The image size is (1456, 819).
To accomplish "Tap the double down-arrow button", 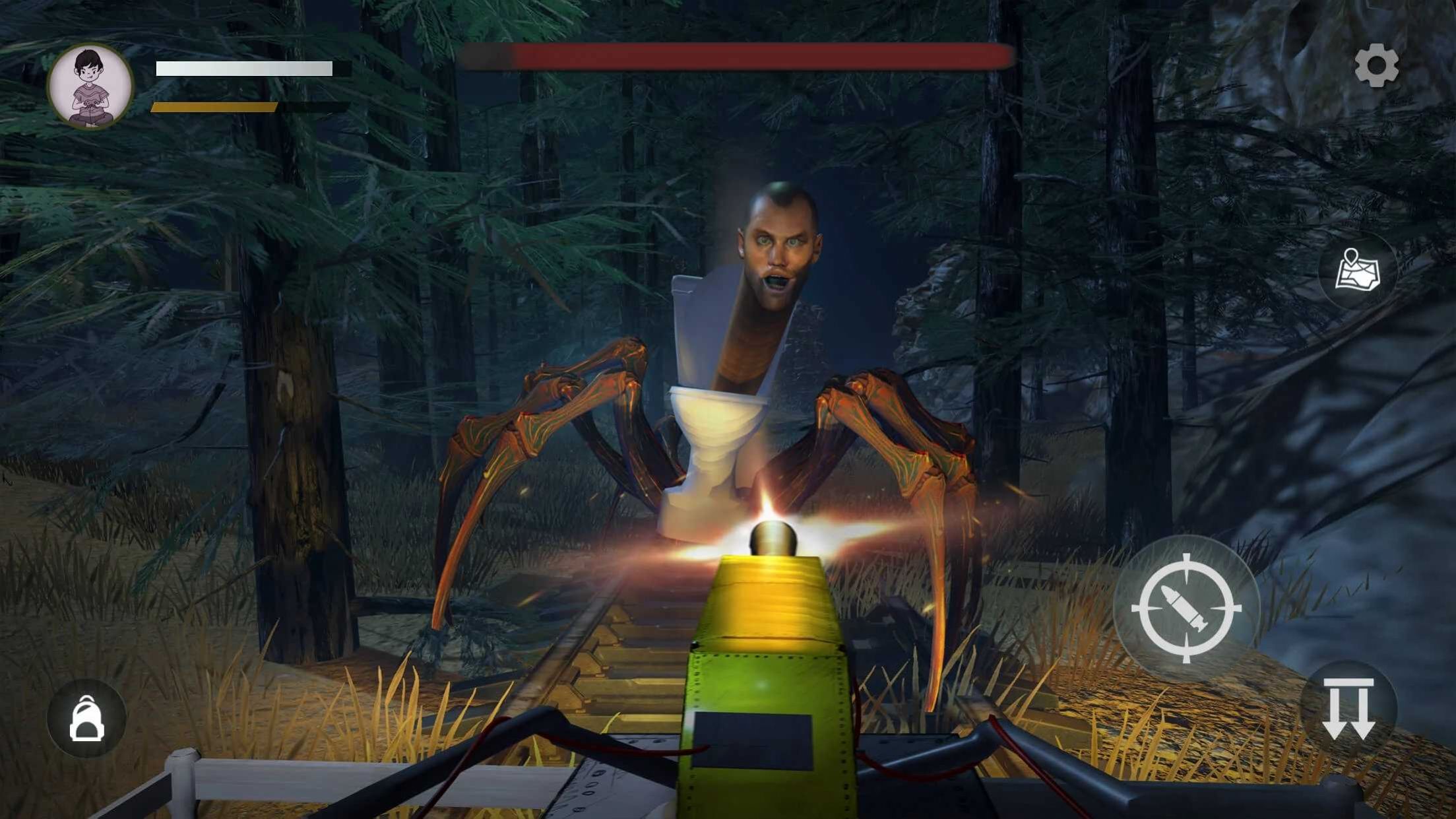I will (x=1348, y=709).
